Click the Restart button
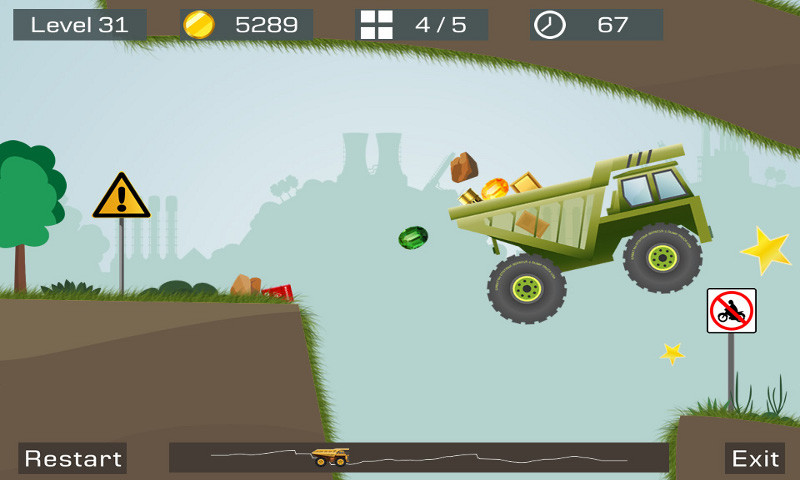Viewport: 800px width, 480px height. (x=73, y=458)
